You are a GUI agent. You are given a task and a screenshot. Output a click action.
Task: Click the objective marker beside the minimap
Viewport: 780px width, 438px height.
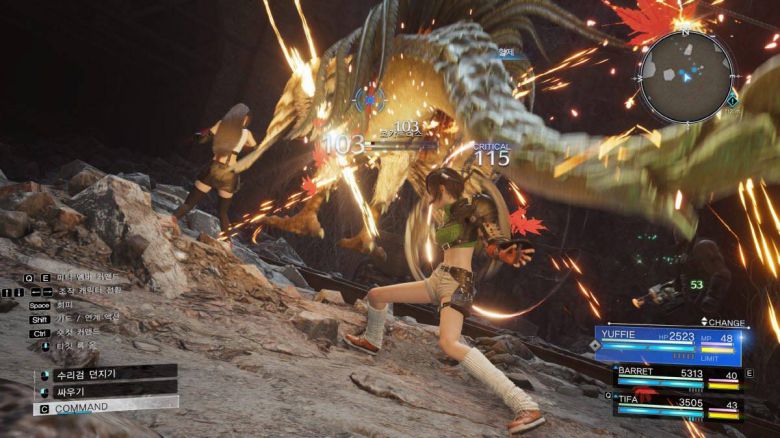(733, 98)
